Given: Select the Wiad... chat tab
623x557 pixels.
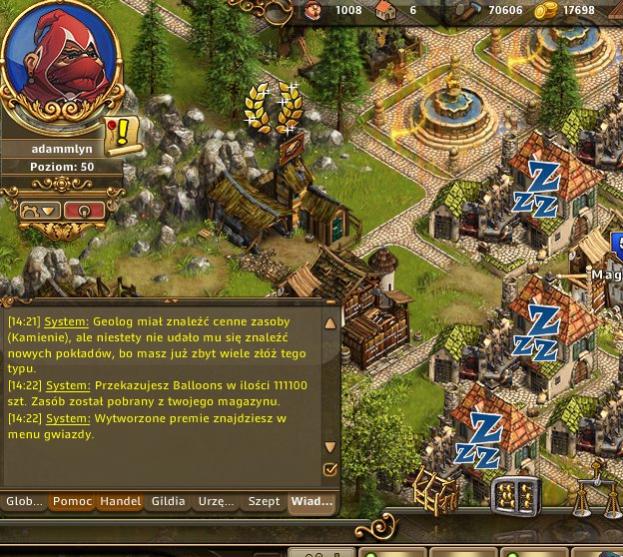Looking at the screenshot, I should click(x=311, y=501).
